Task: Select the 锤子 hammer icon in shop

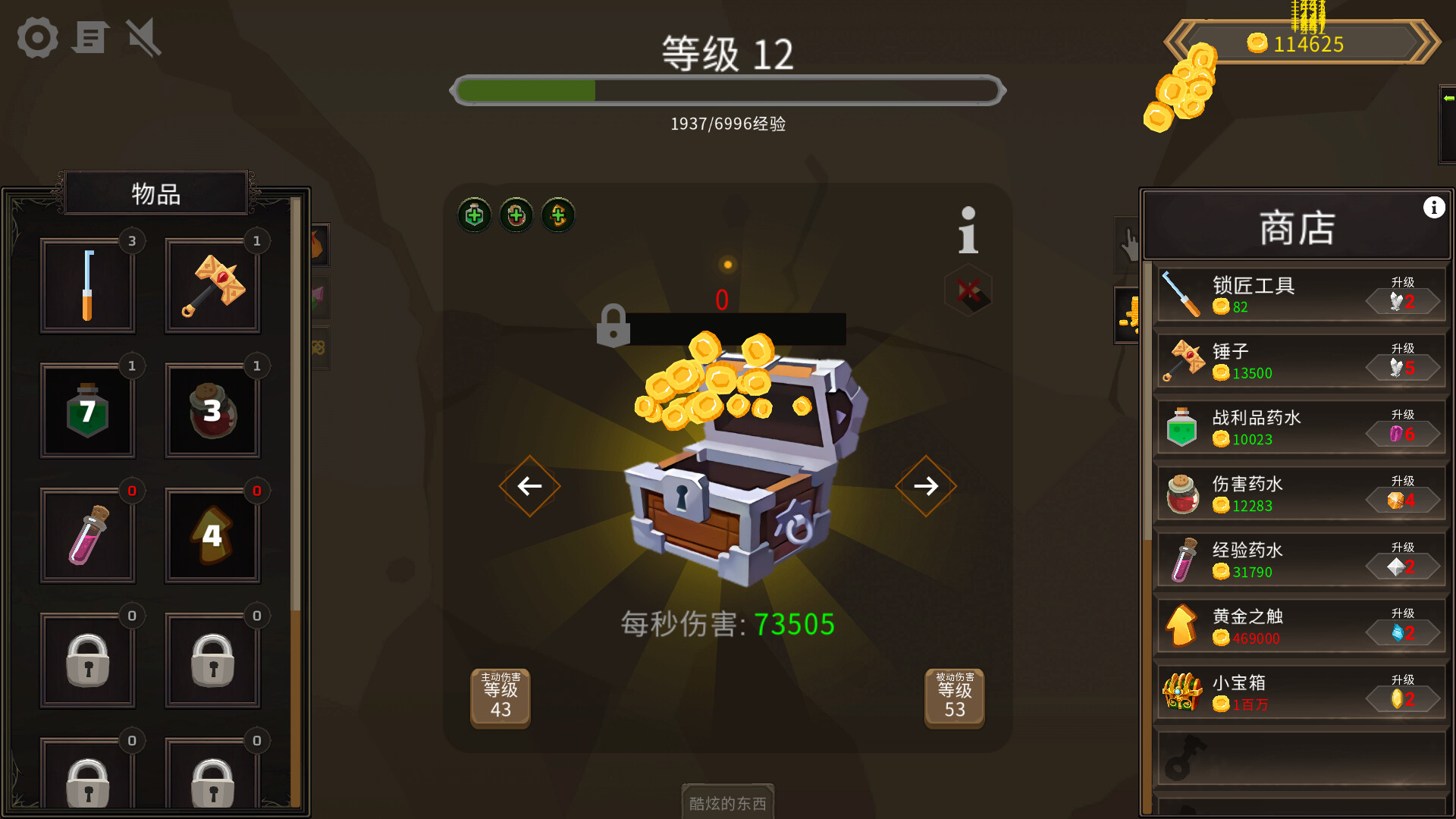Action: click(1185, 359)
